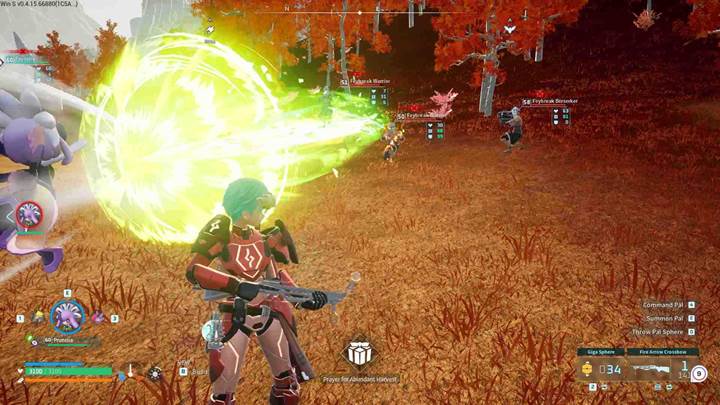Click the thermometer temperature icon
Viewport: 720px width, 405px height.
pyautogui.click(x=130, y=372)
